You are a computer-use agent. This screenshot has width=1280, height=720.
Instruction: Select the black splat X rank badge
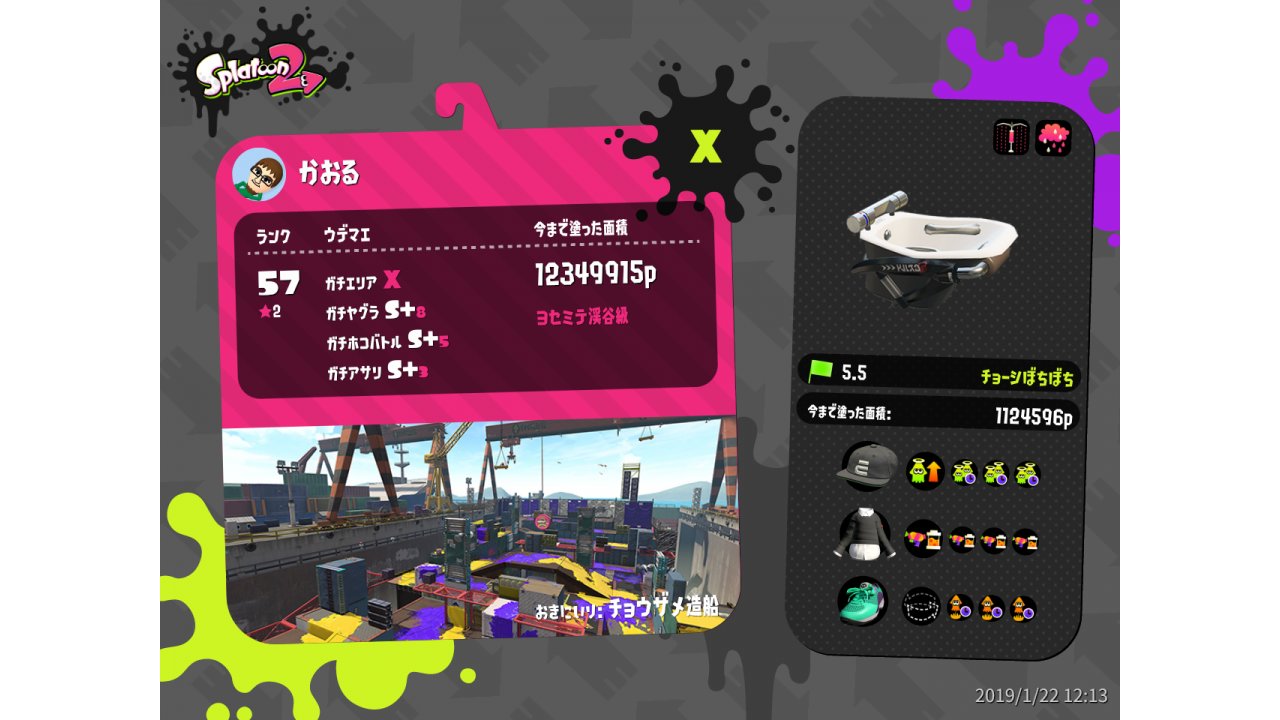(706, 147)
